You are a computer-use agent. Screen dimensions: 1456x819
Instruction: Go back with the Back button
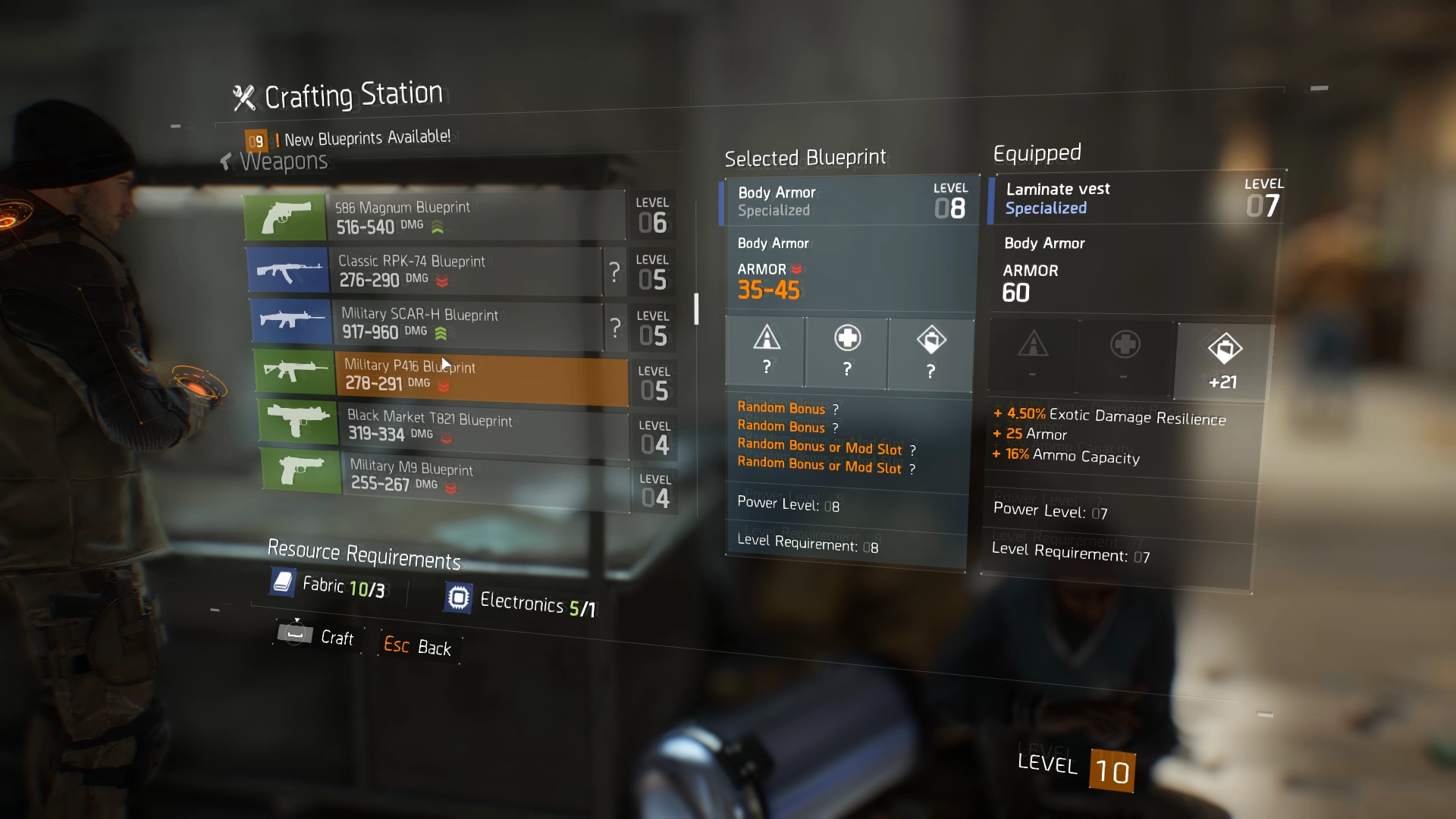(x=418, y=646)
